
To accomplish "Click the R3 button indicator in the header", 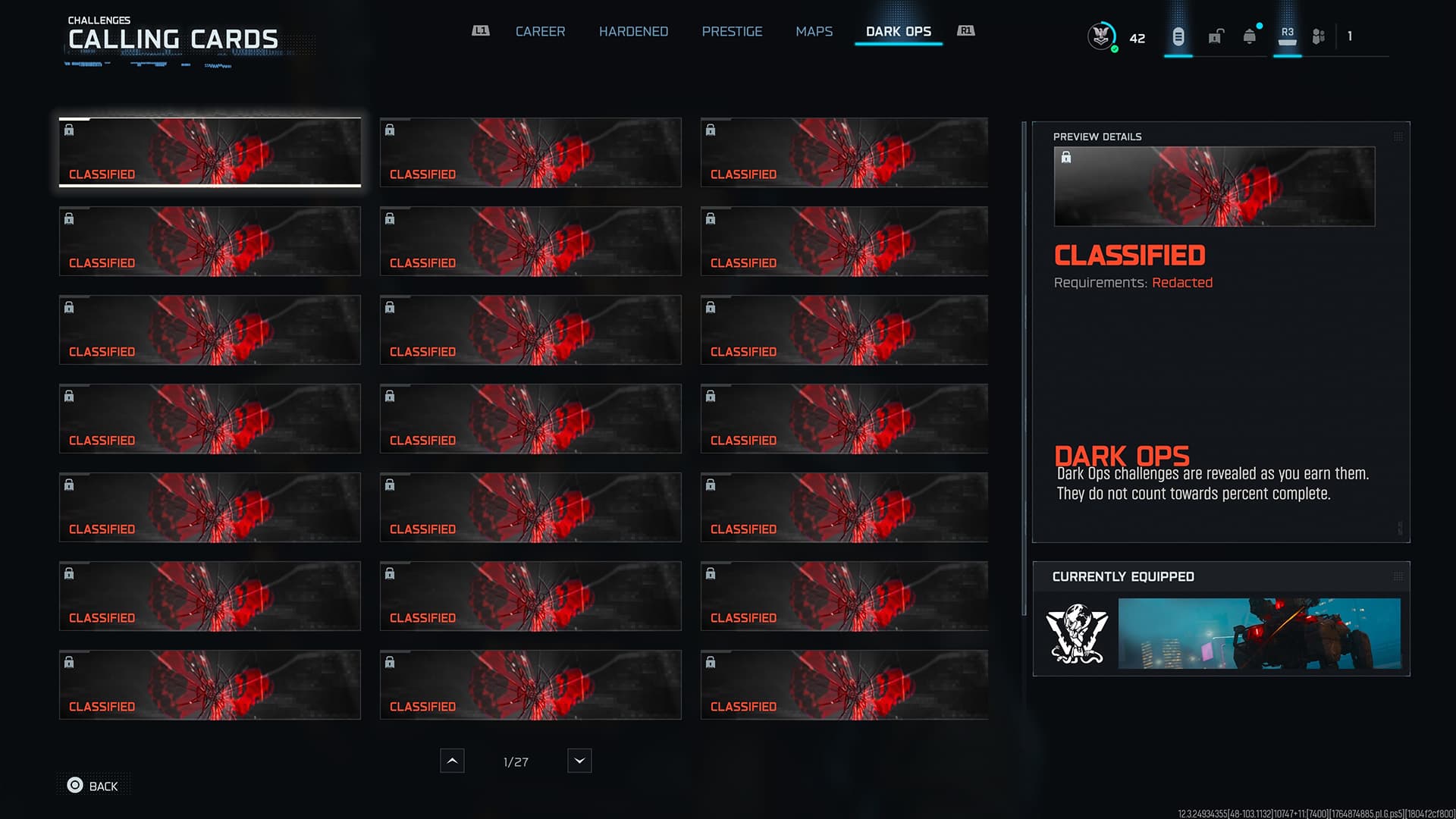I will pos(1287,33).
